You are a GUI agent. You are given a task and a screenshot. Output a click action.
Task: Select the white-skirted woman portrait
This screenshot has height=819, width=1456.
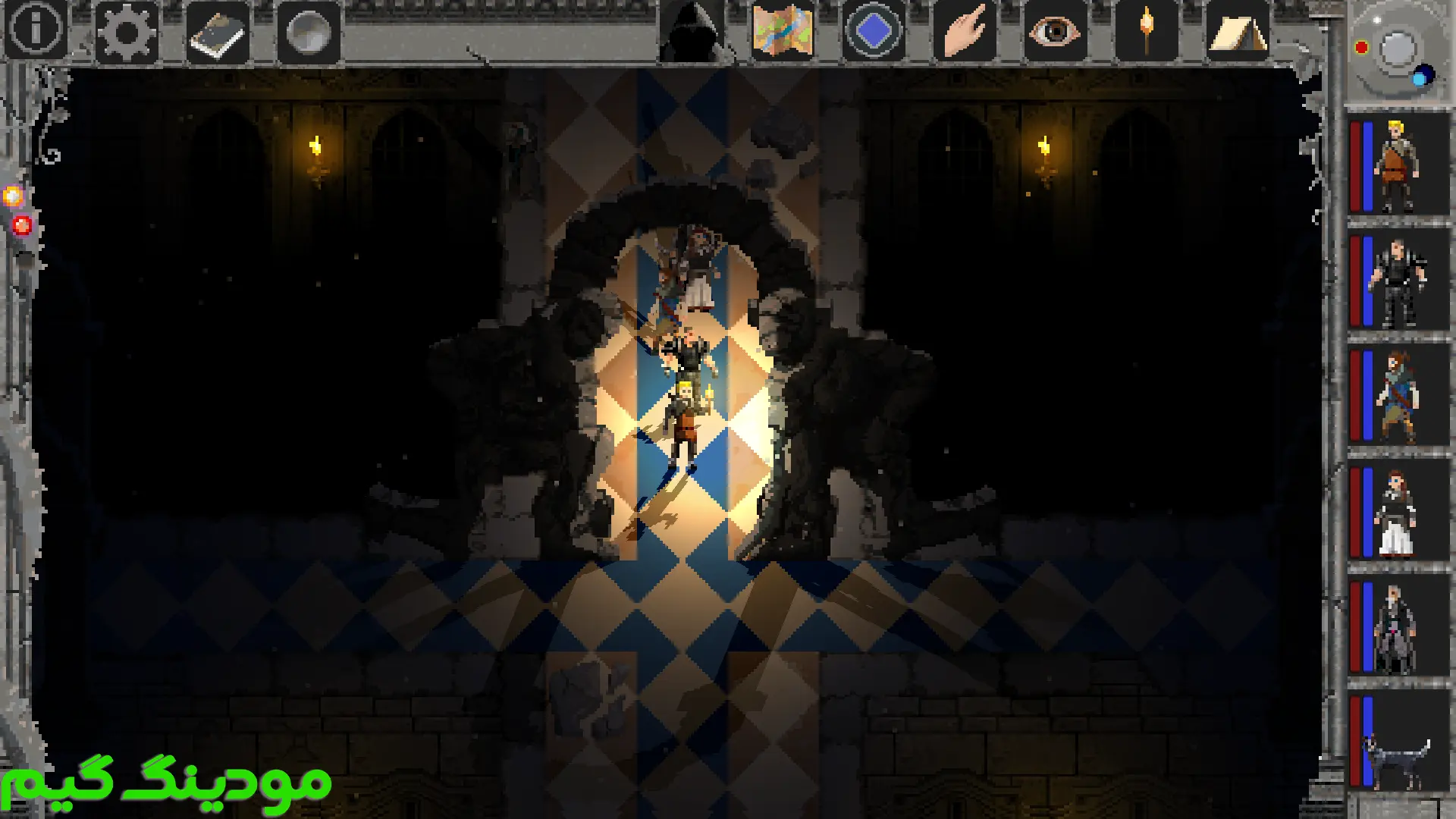1398,512
